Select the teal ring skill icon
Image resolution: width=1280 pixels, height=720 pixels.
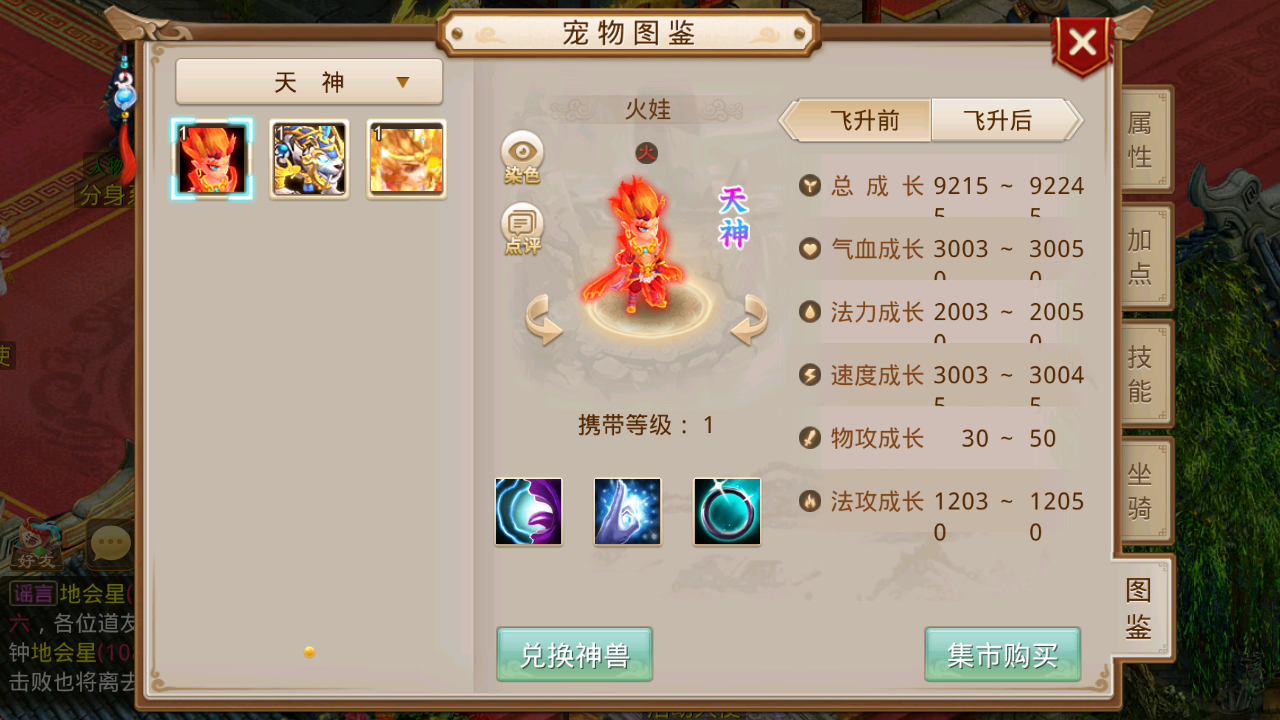(727, 511)
